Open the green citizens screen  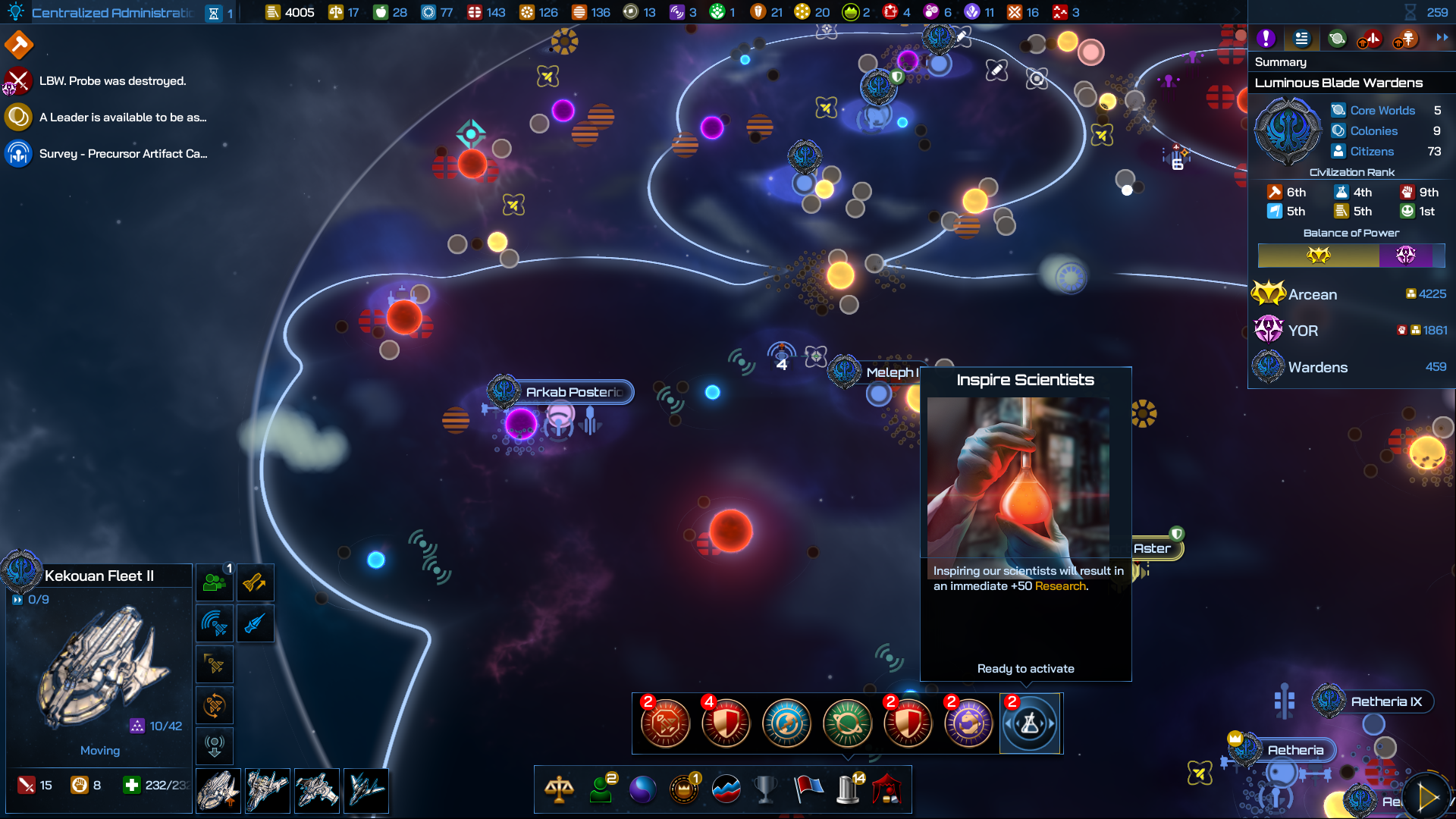pyautogui.click(x=601, y=789)
